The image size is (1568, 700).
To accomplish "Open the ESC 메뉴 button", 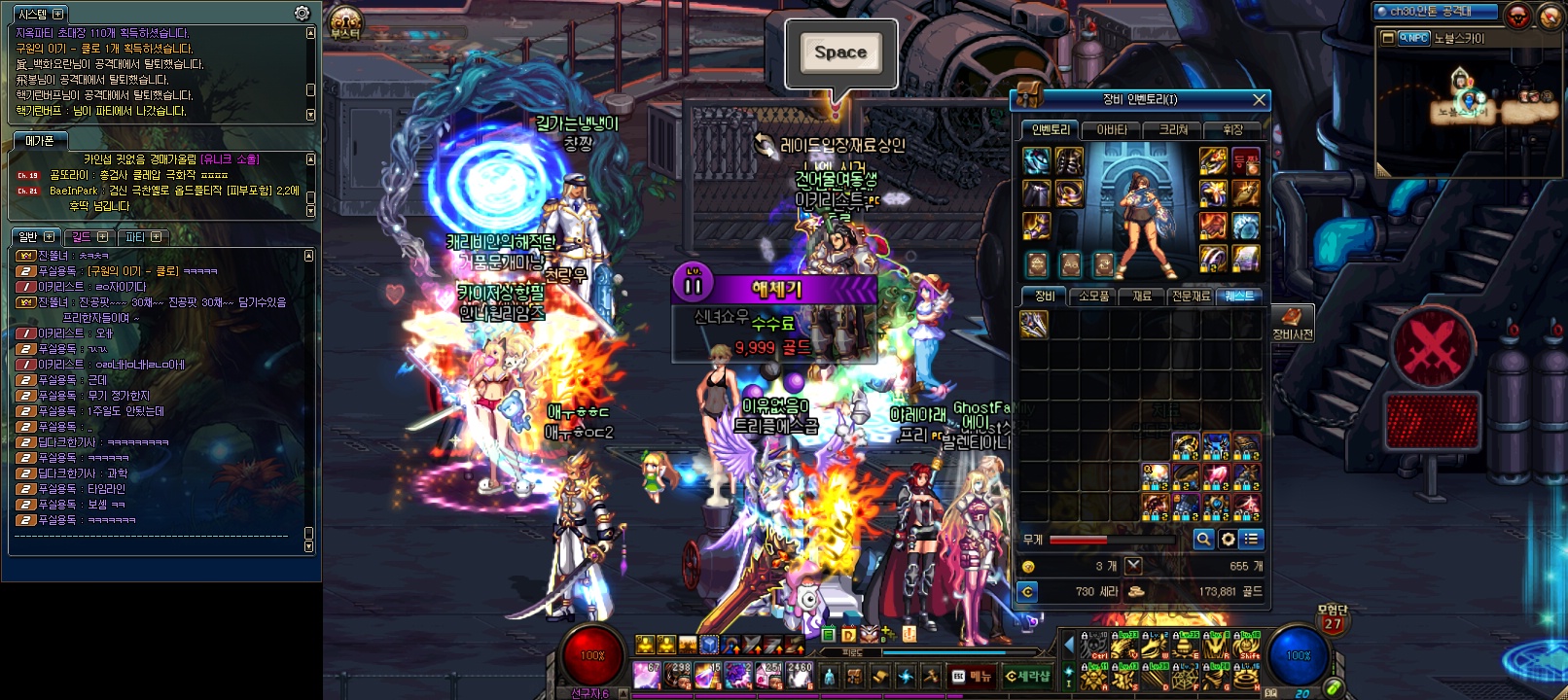I will click(972, 676).
